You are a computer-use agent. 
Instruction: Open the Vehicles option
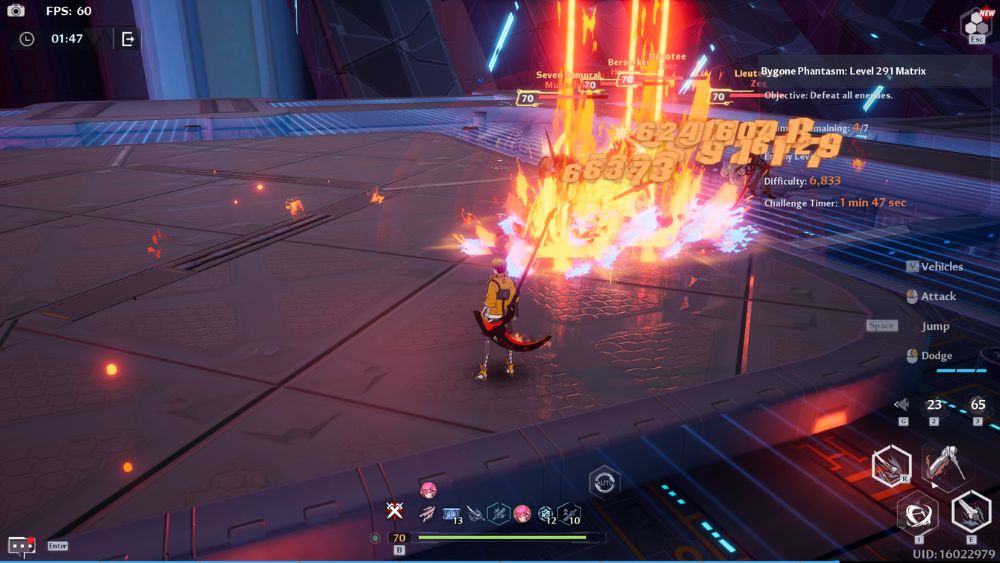(x=941, y=267)
